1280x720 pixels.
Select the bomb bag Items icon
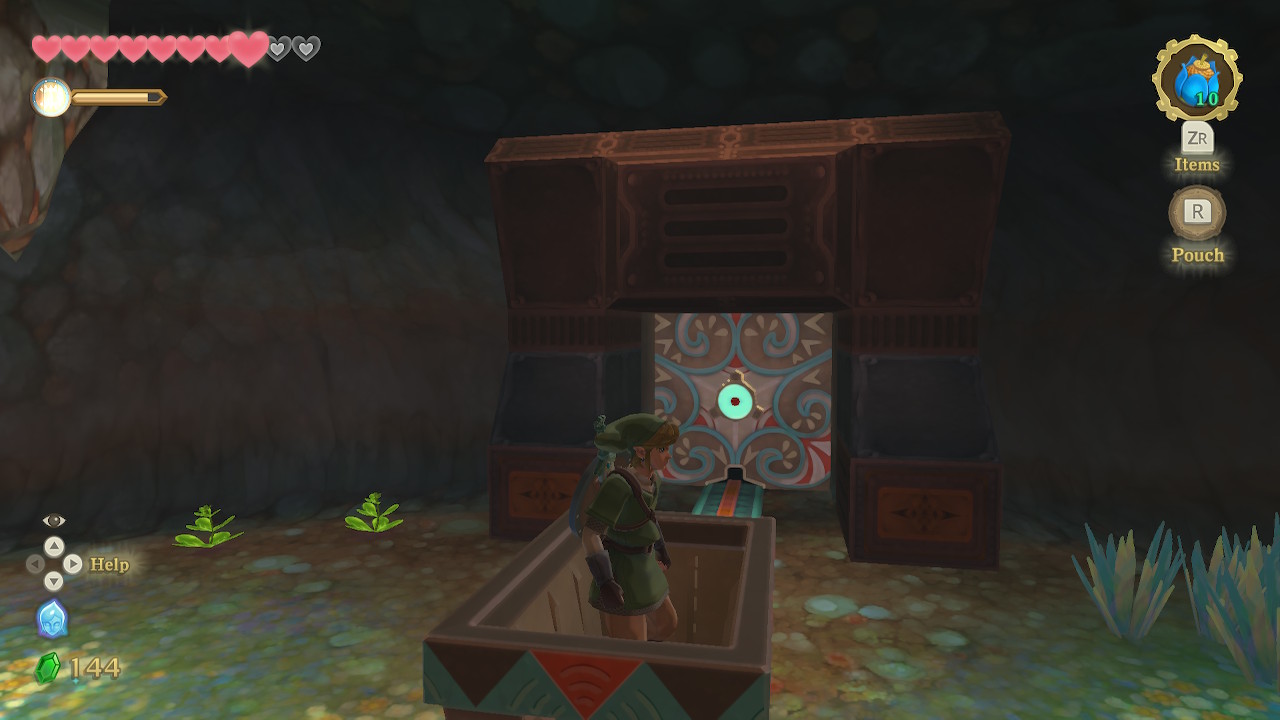tap(1197, 79)
